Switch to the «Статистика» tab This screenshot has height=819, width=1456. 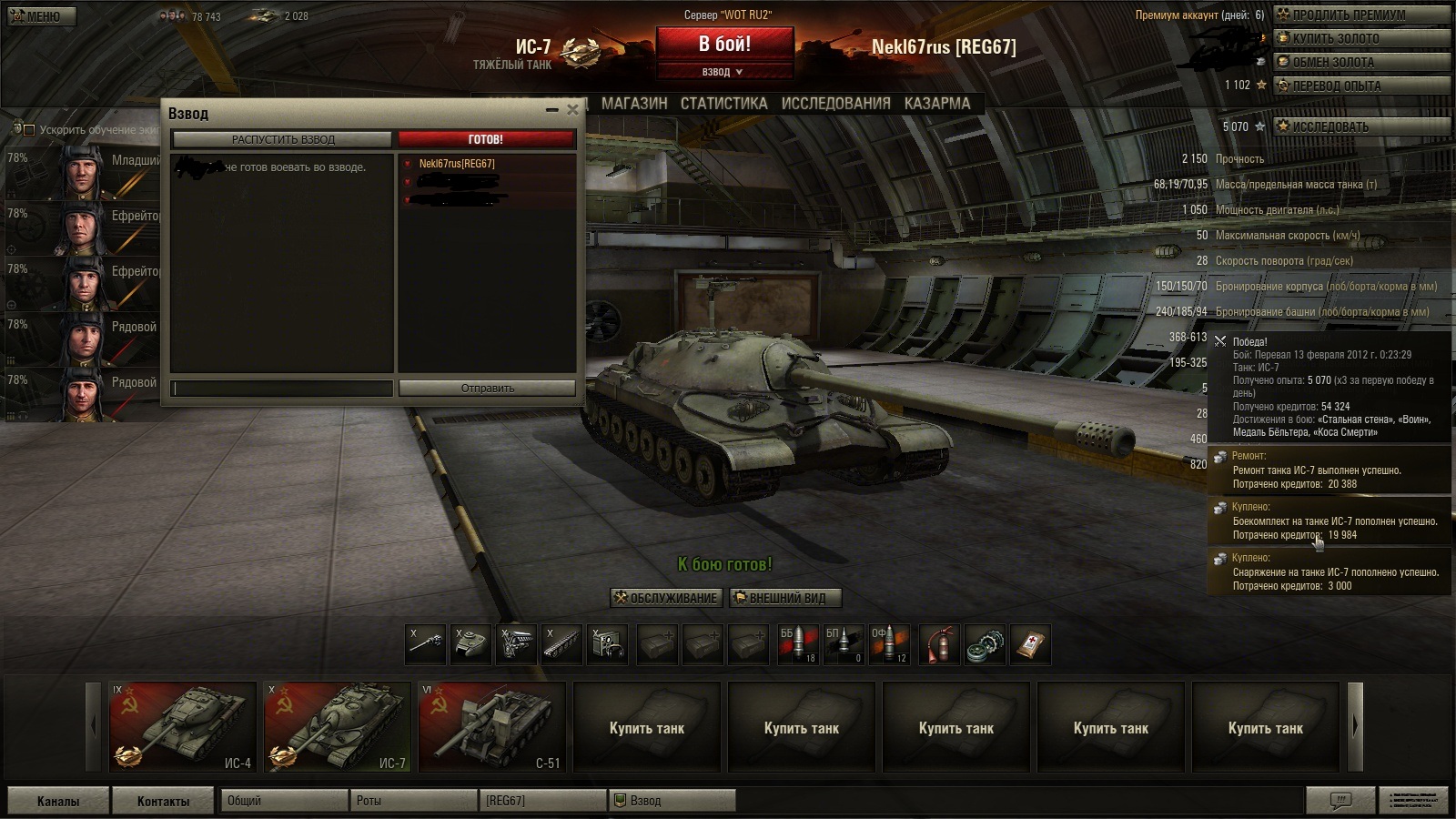pyautogui.click(x=723, y=104)
